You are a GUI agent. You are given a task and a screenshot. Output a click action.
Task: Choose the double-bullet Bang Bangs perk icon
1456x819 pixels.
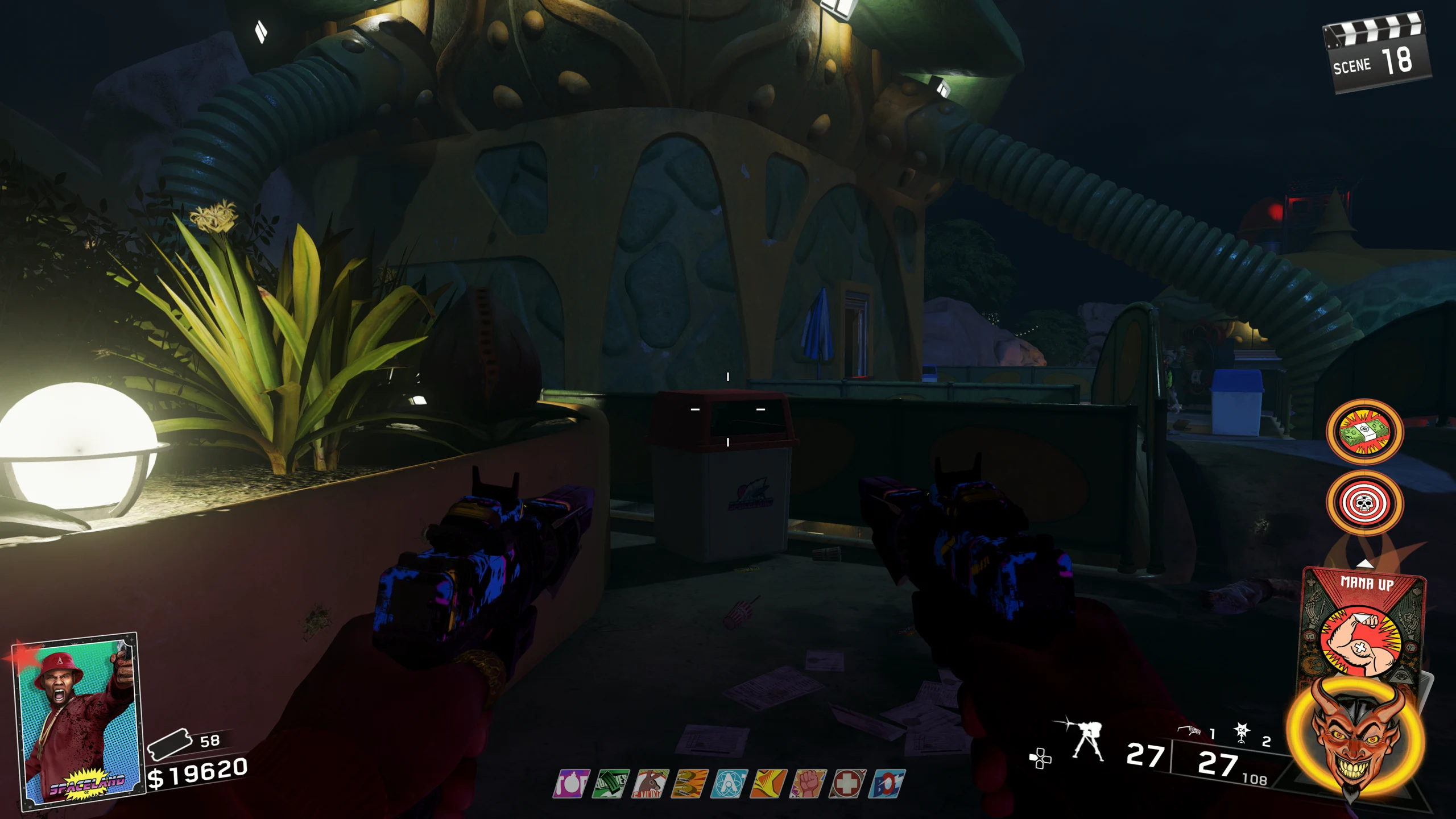(690, 784)
